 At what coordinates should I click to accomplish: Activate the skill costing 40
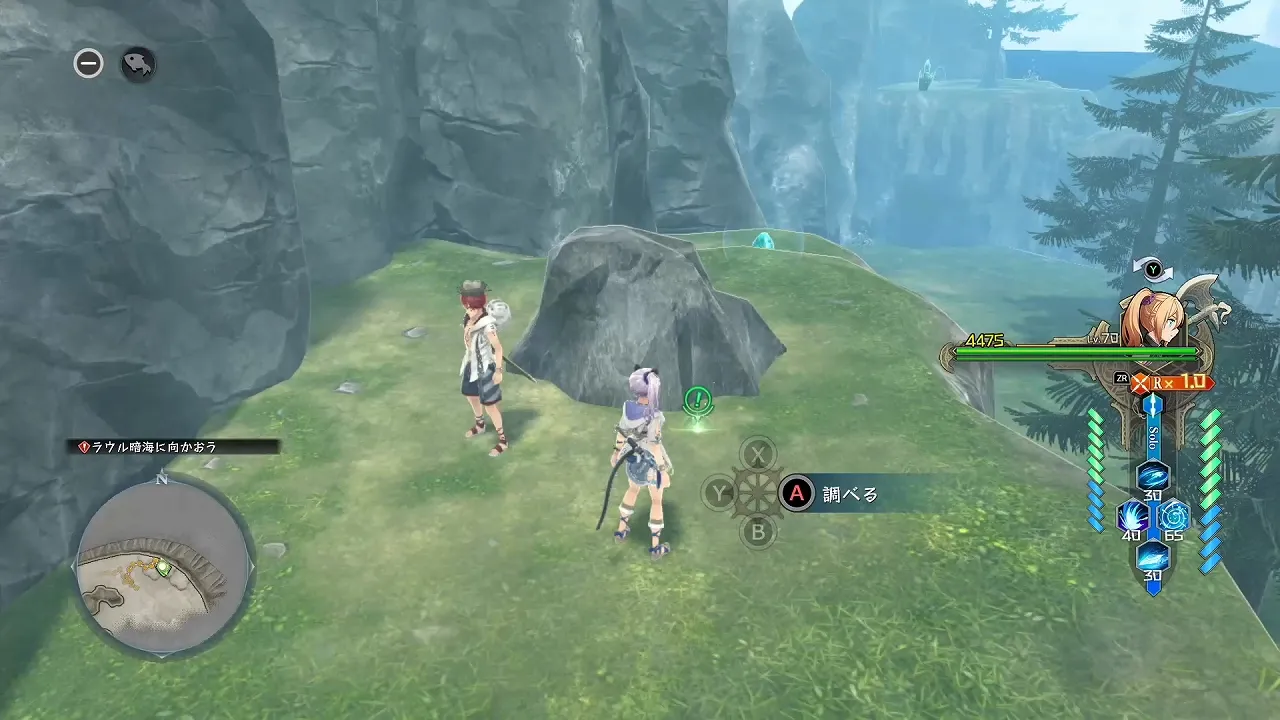[x=1132, y=516]
